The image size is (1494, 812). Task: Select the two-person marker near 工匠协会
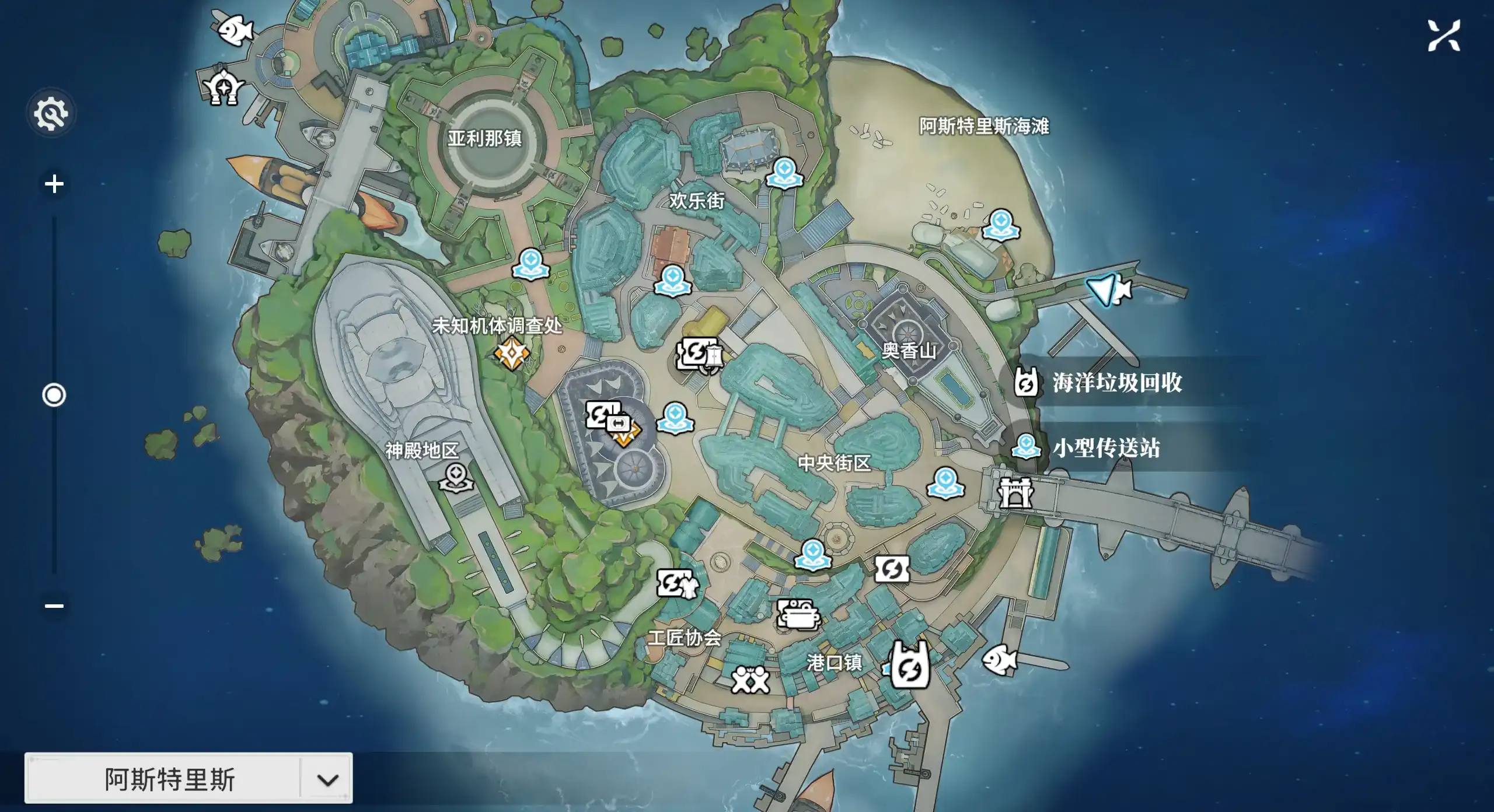[750, 680]
